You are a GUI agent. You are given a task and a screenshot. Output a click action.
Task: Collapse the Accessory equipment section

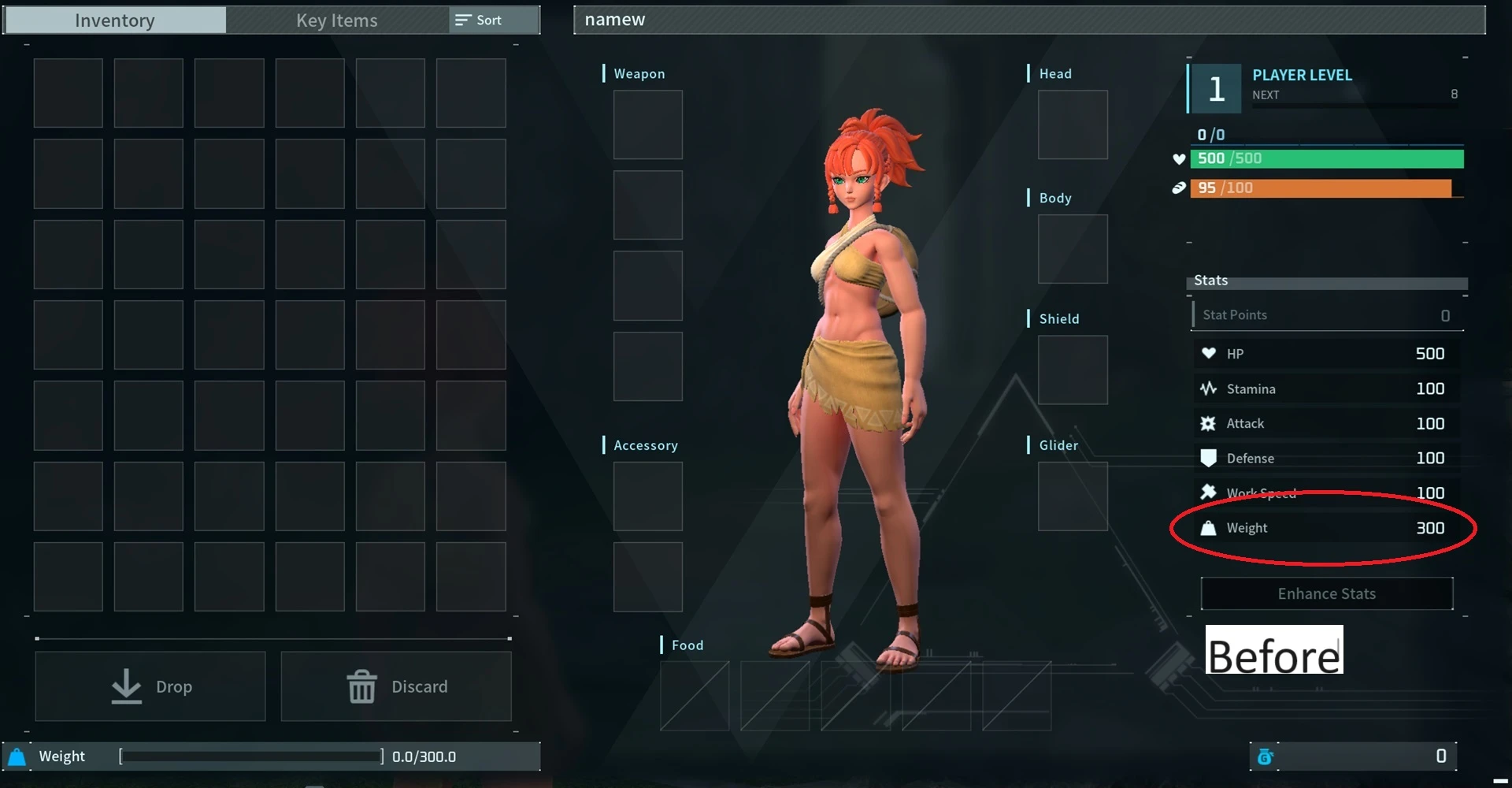646,444
